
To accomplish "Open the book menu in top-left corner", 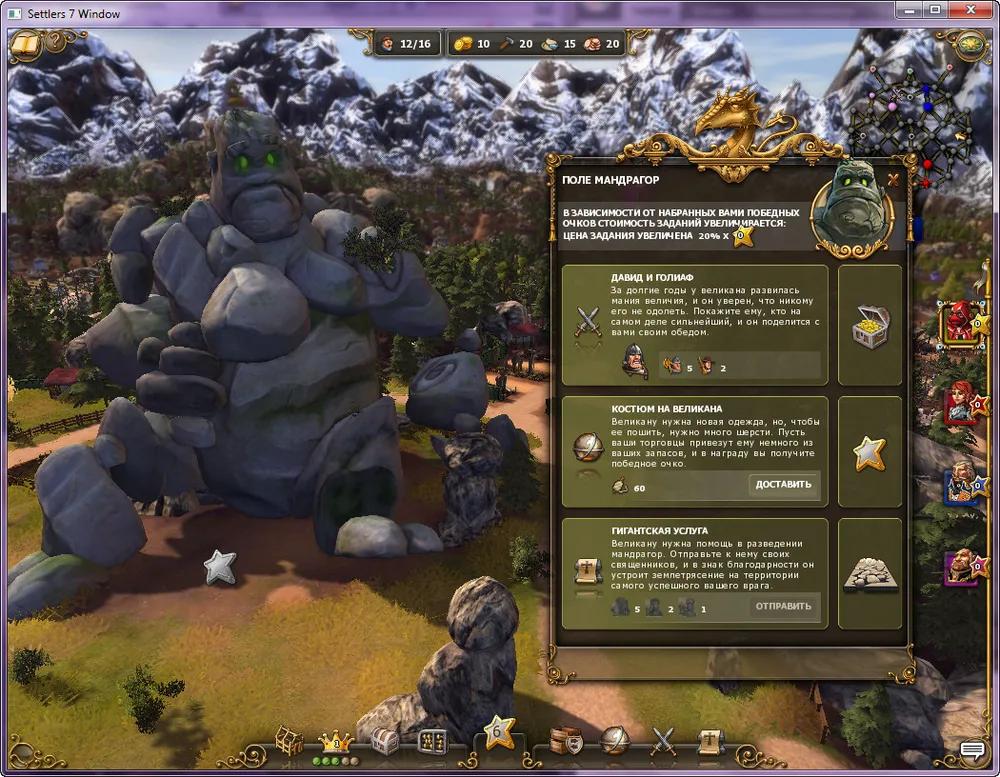I will (25, 45).
